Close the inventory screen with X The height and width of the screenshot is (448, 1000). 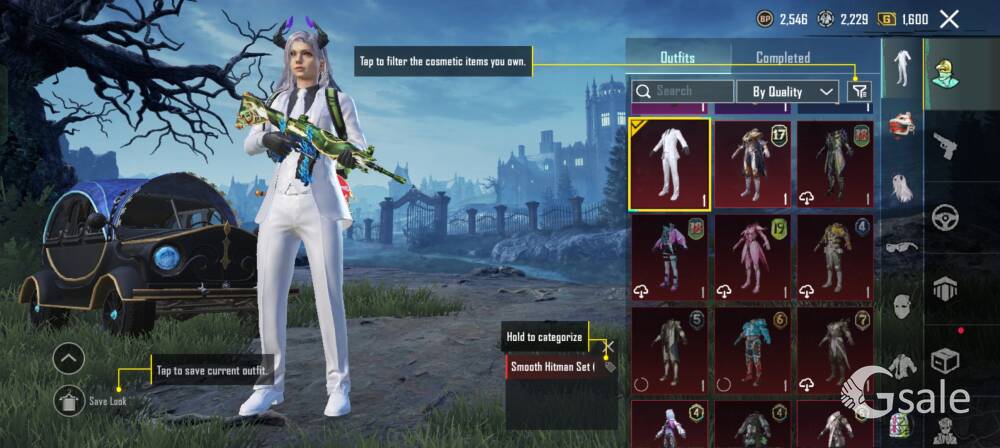(949, 19)
